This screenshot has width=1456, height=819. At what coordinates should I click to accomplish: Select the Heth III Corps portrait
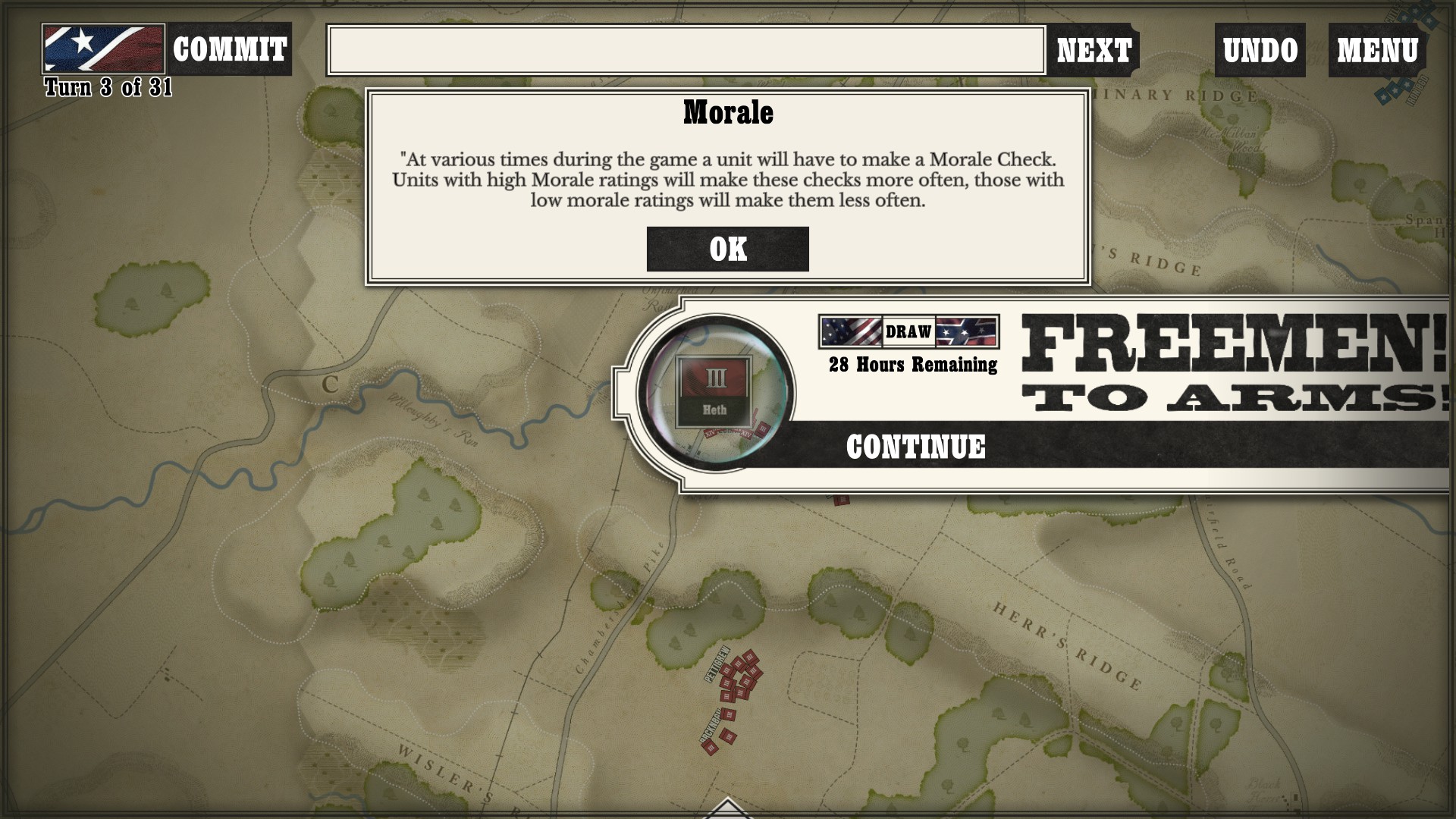[x=715, y=391]
